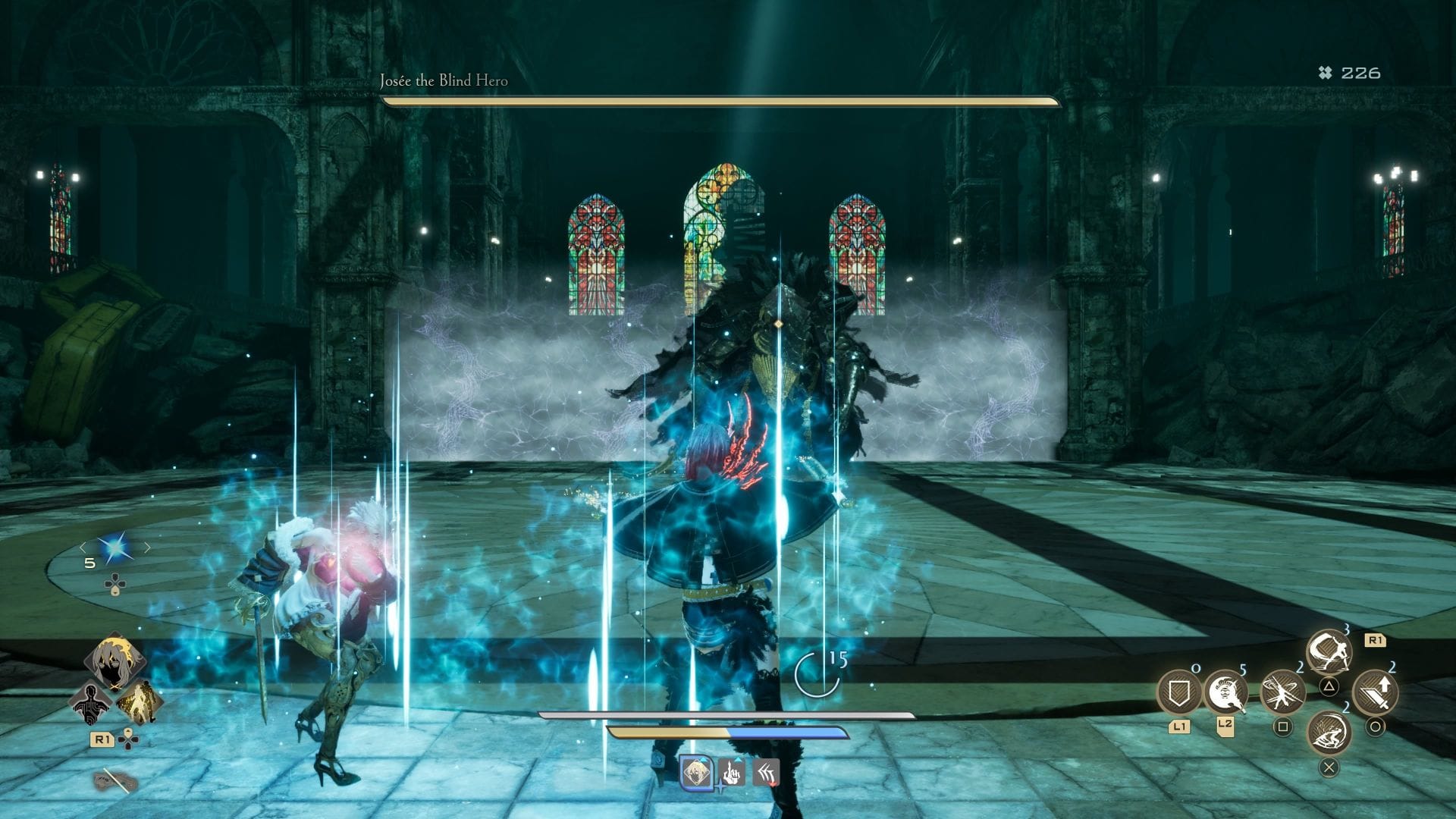Select the crossed-out weapon icon

click(115, 780)
